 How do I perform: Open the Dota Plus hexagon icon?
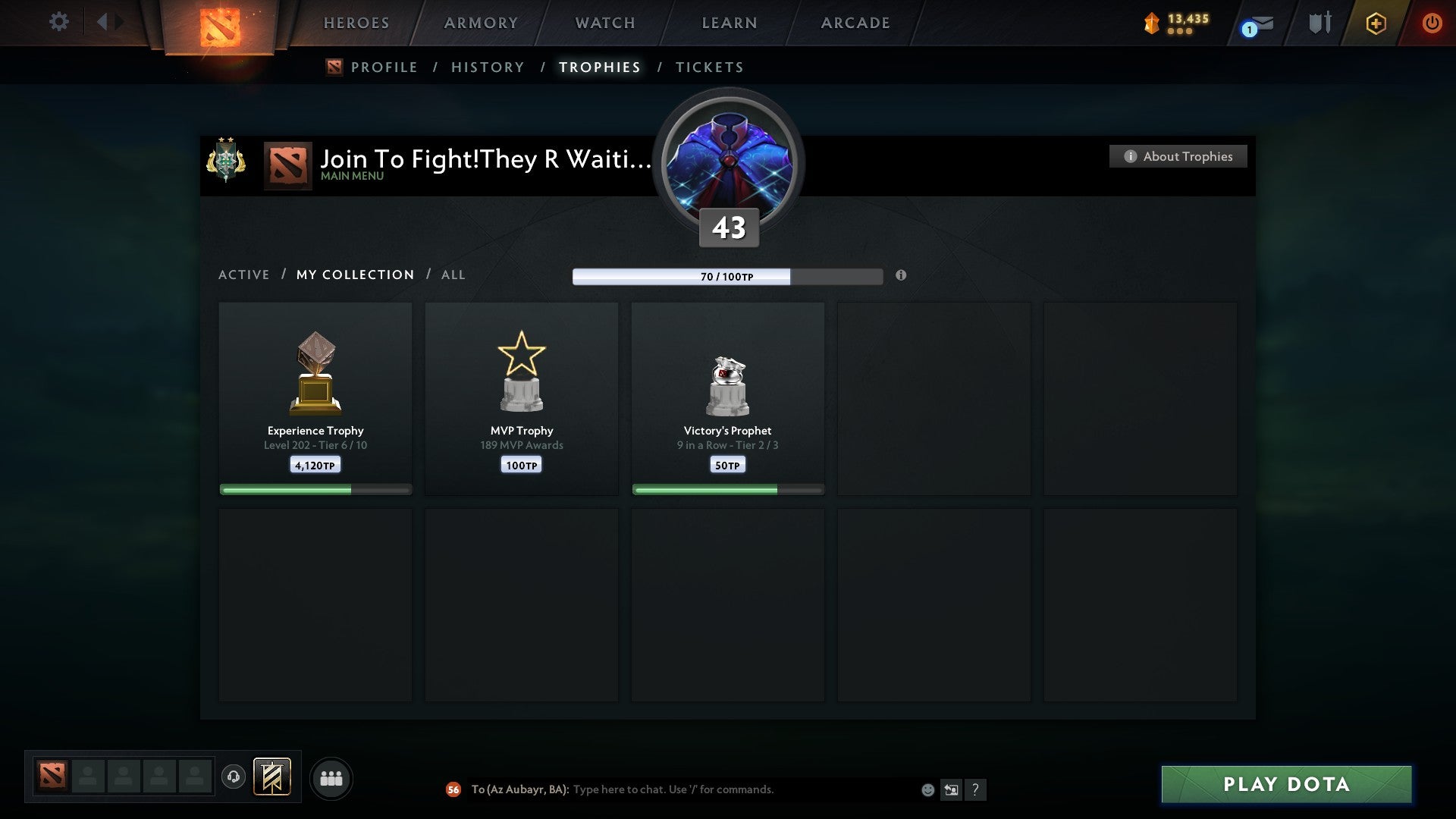coord(1376,24)
